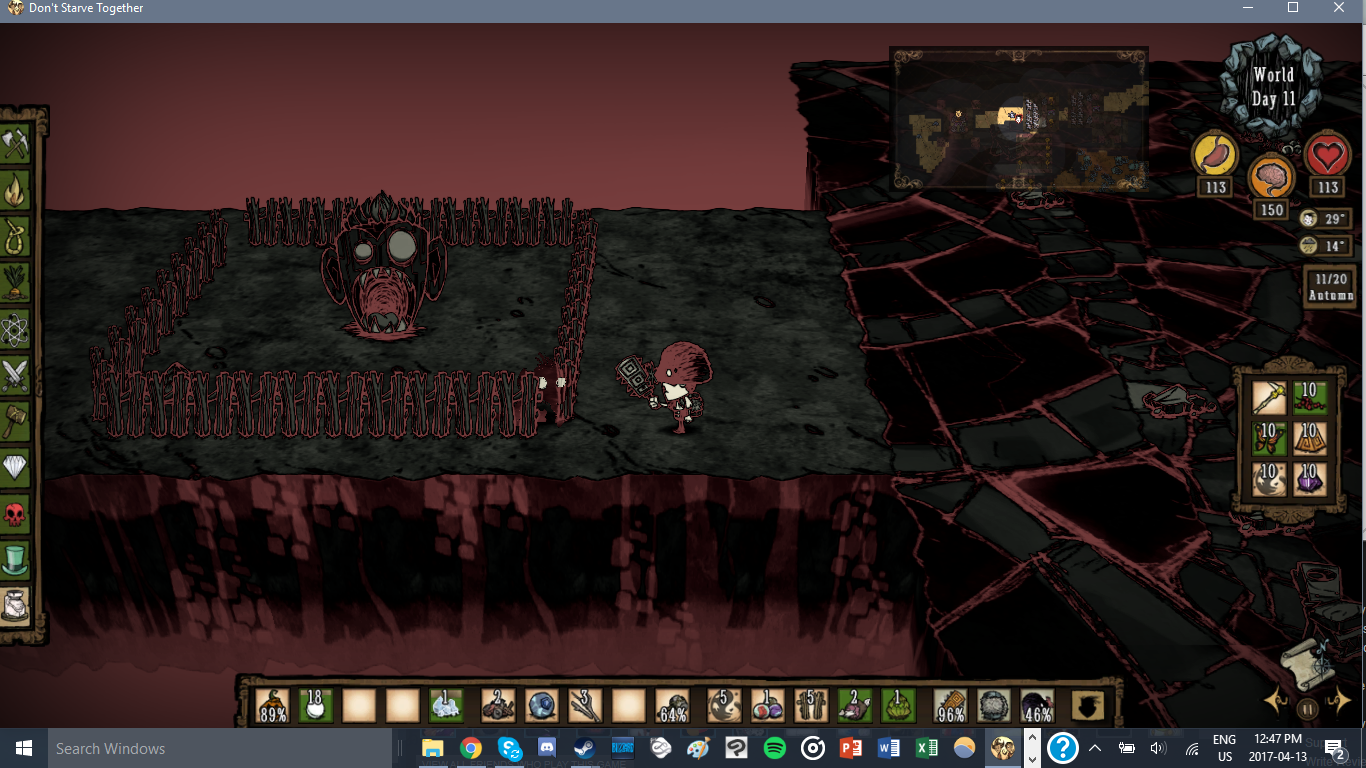Screen dimensions: 1366x768
Task: Click the sanity brain meter showing 150
Action: point(1272,177)
